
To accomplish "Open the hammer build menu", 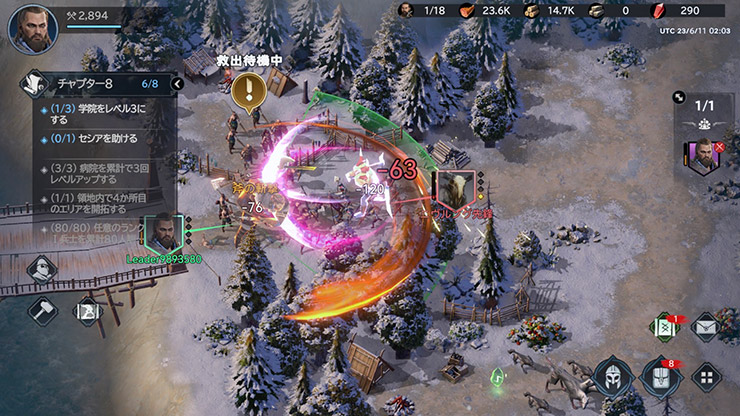I will 43,310.
